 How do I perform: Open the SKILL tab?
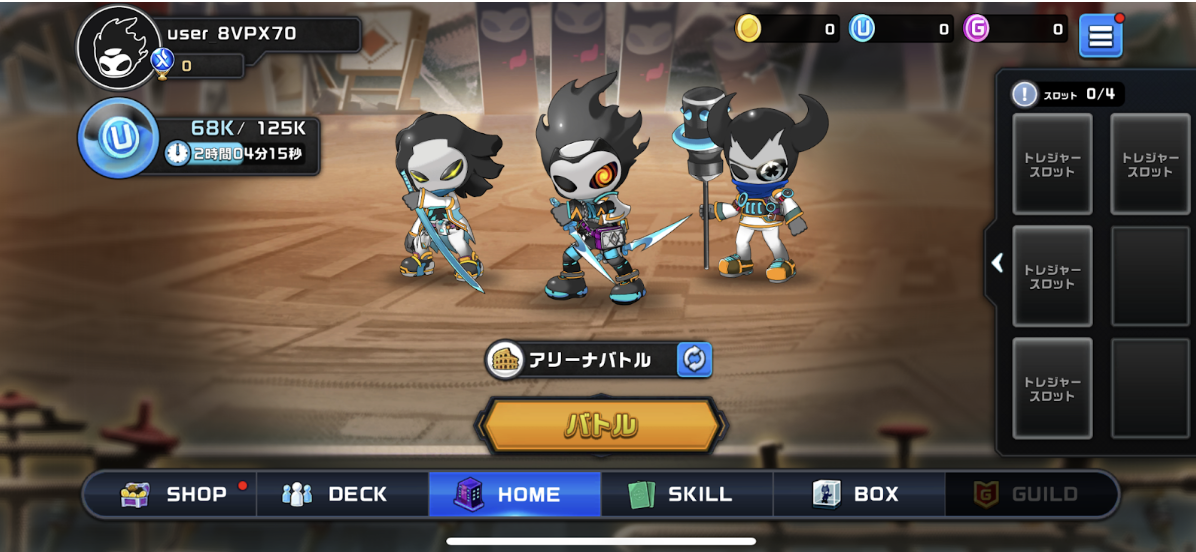(687, 494)
